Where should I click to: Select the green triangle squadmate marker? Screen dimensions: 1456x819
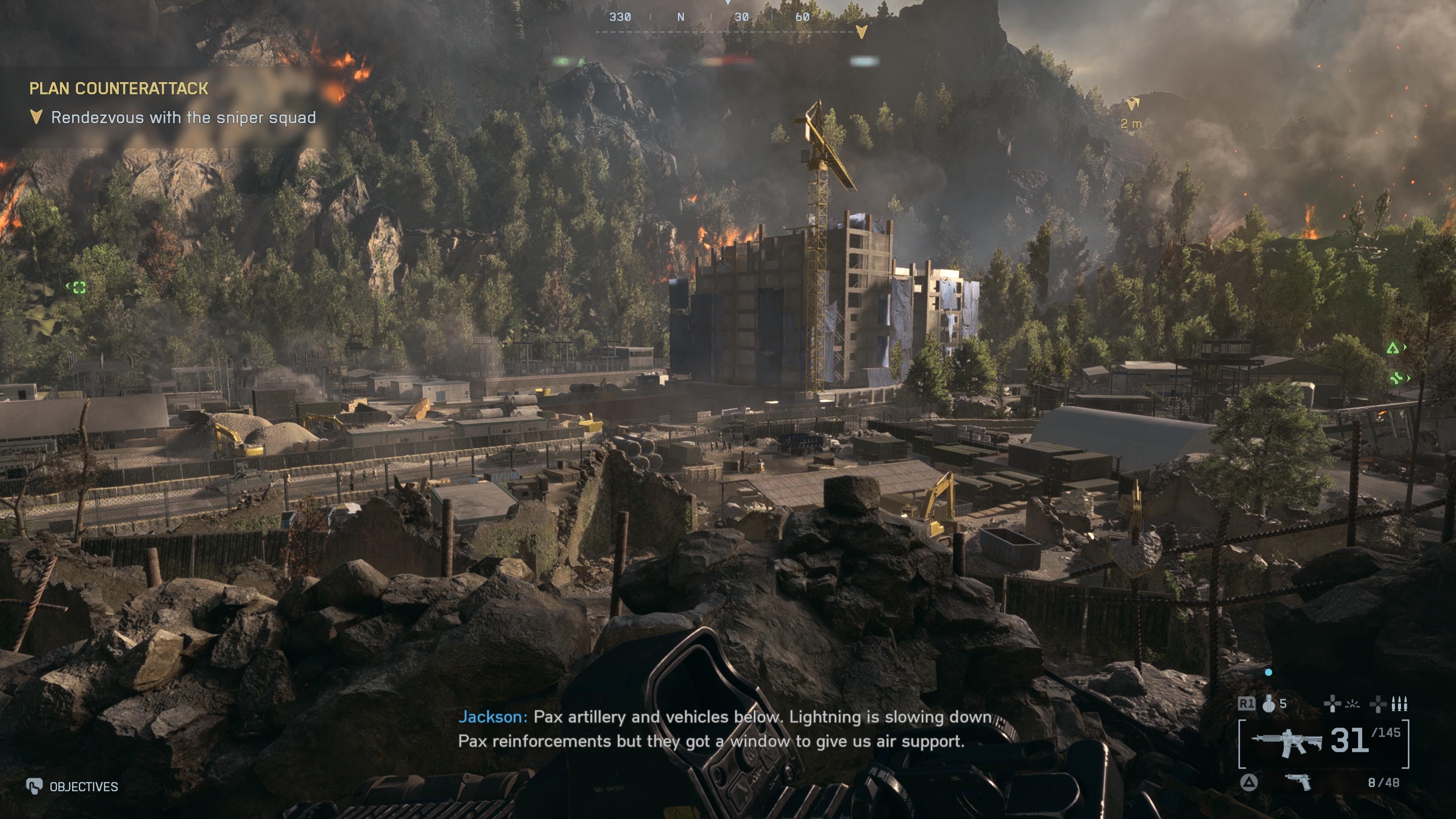[1393, 348]
